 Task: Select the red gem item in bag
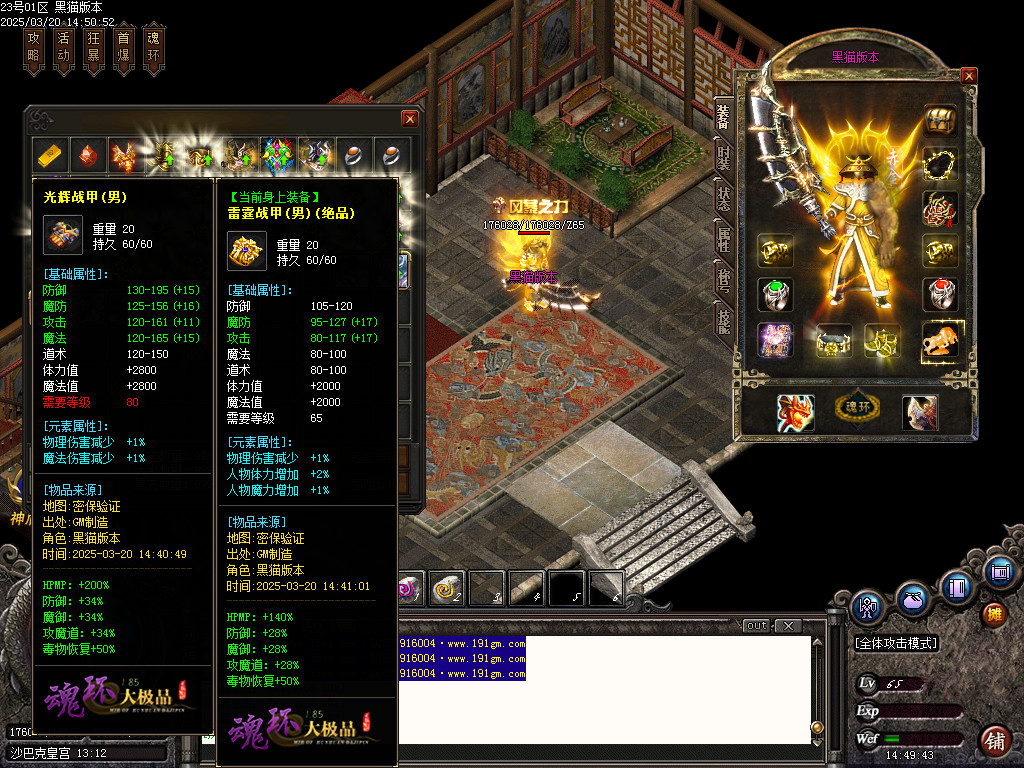(89, 156)
